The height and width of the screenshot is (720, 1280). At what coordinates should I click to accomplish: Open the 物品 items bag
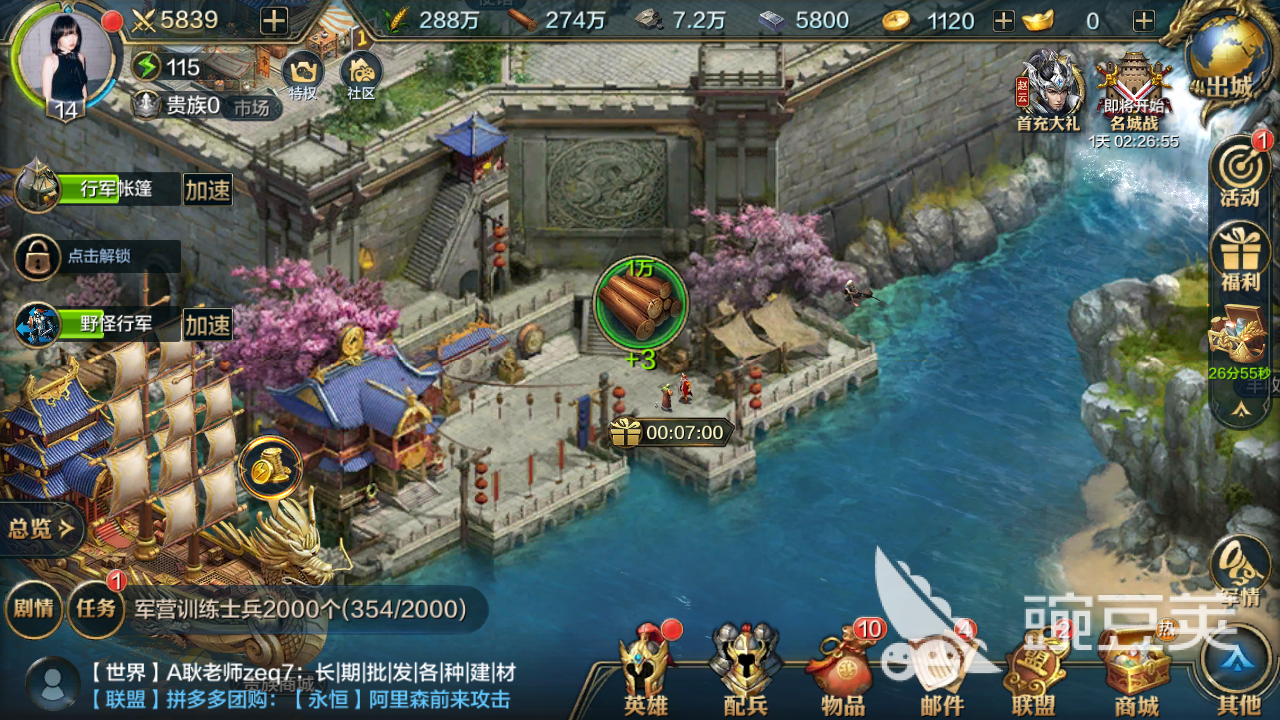tap(843, 670)
